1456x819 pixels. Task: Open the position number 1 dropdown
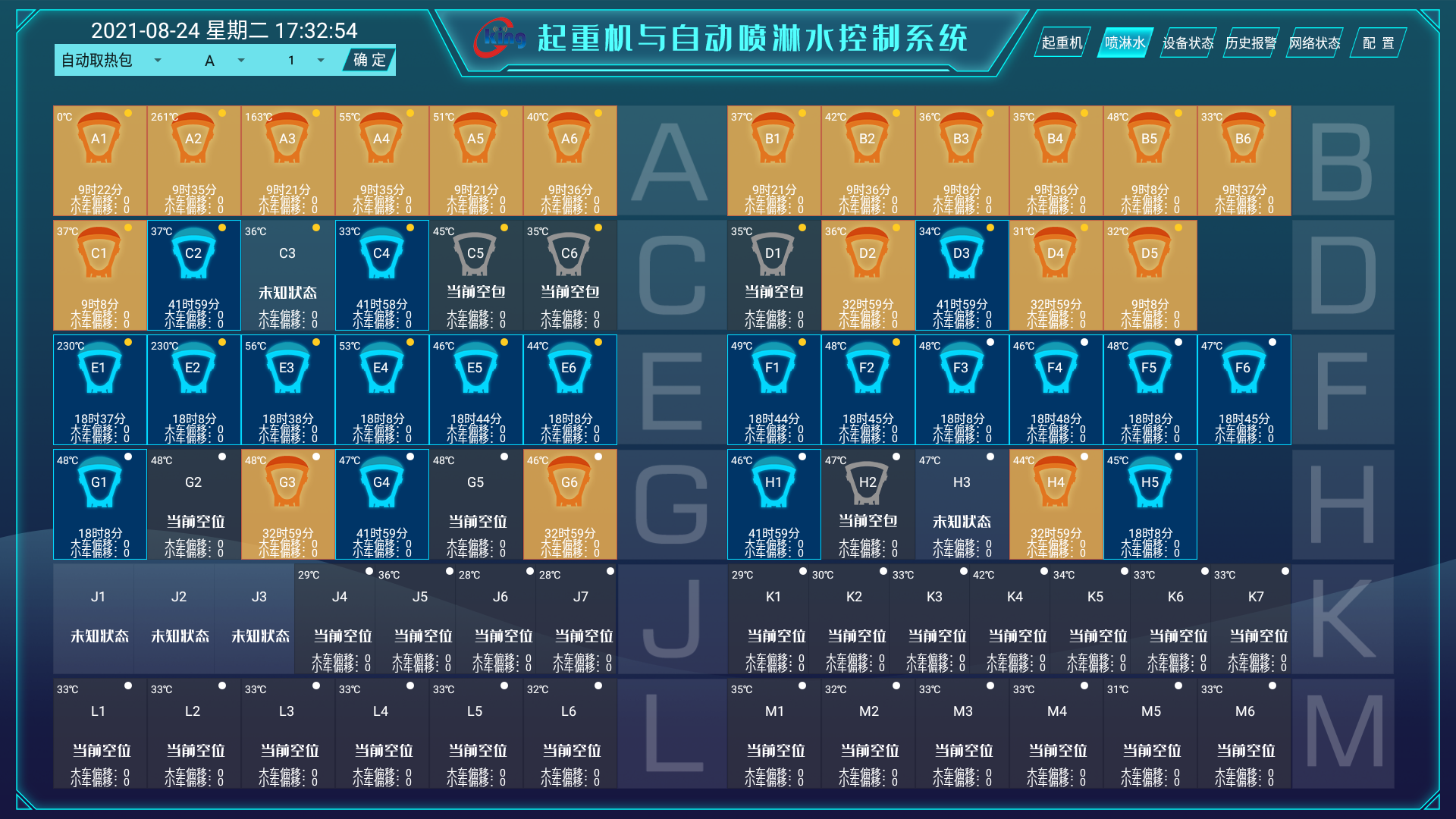(x=306, y=61)
